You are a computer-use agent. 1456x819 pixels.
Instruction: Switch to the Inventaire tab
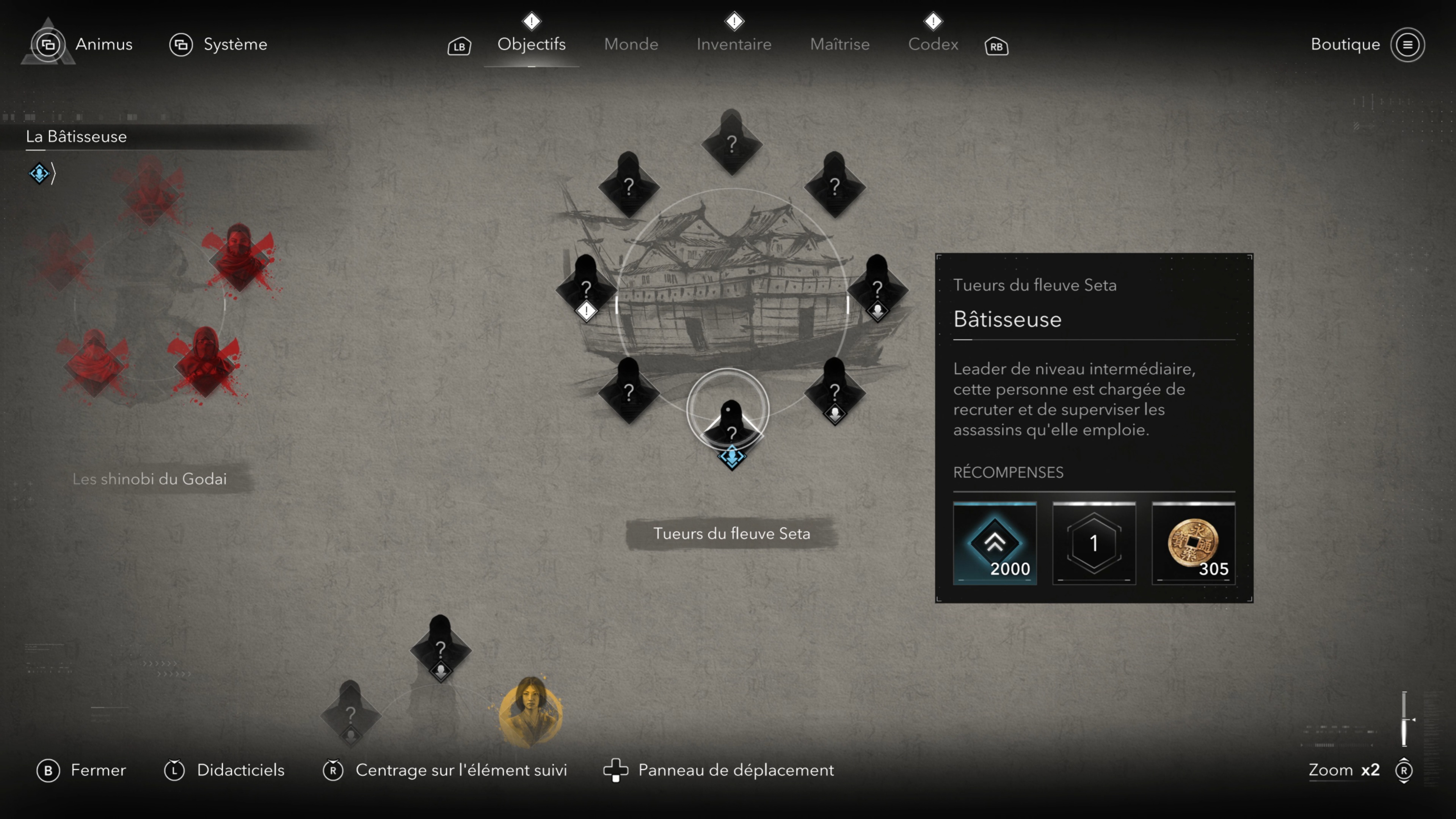734,44
